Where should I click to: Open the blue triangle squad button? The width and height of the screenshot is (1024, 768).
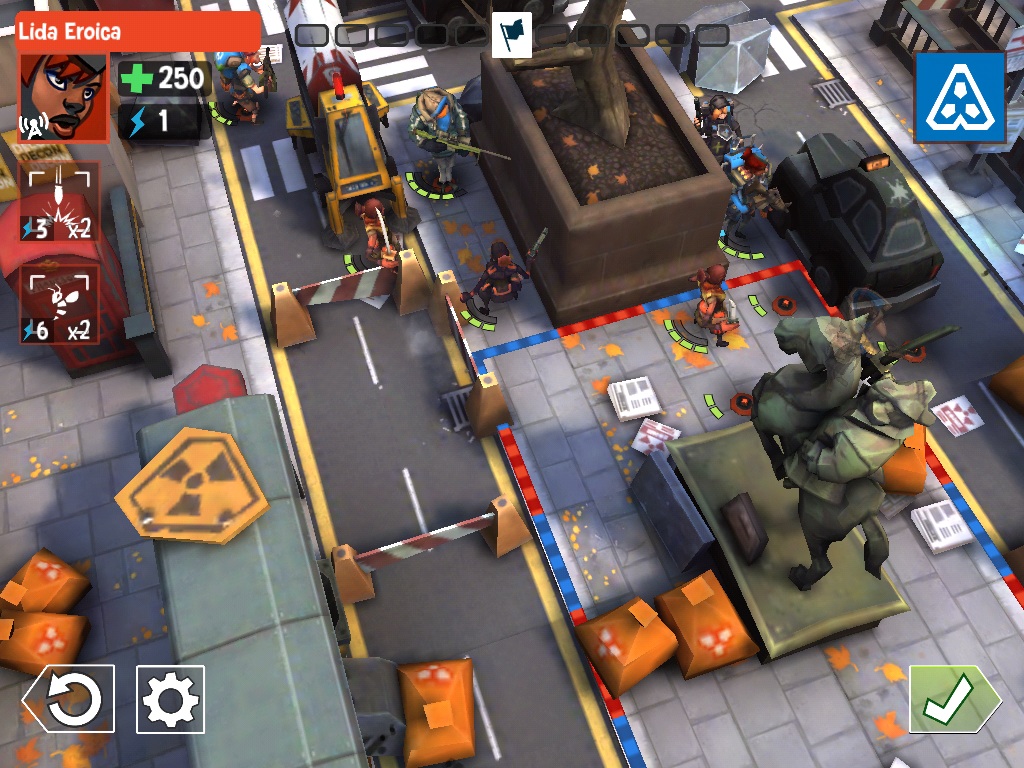[959, 98]
